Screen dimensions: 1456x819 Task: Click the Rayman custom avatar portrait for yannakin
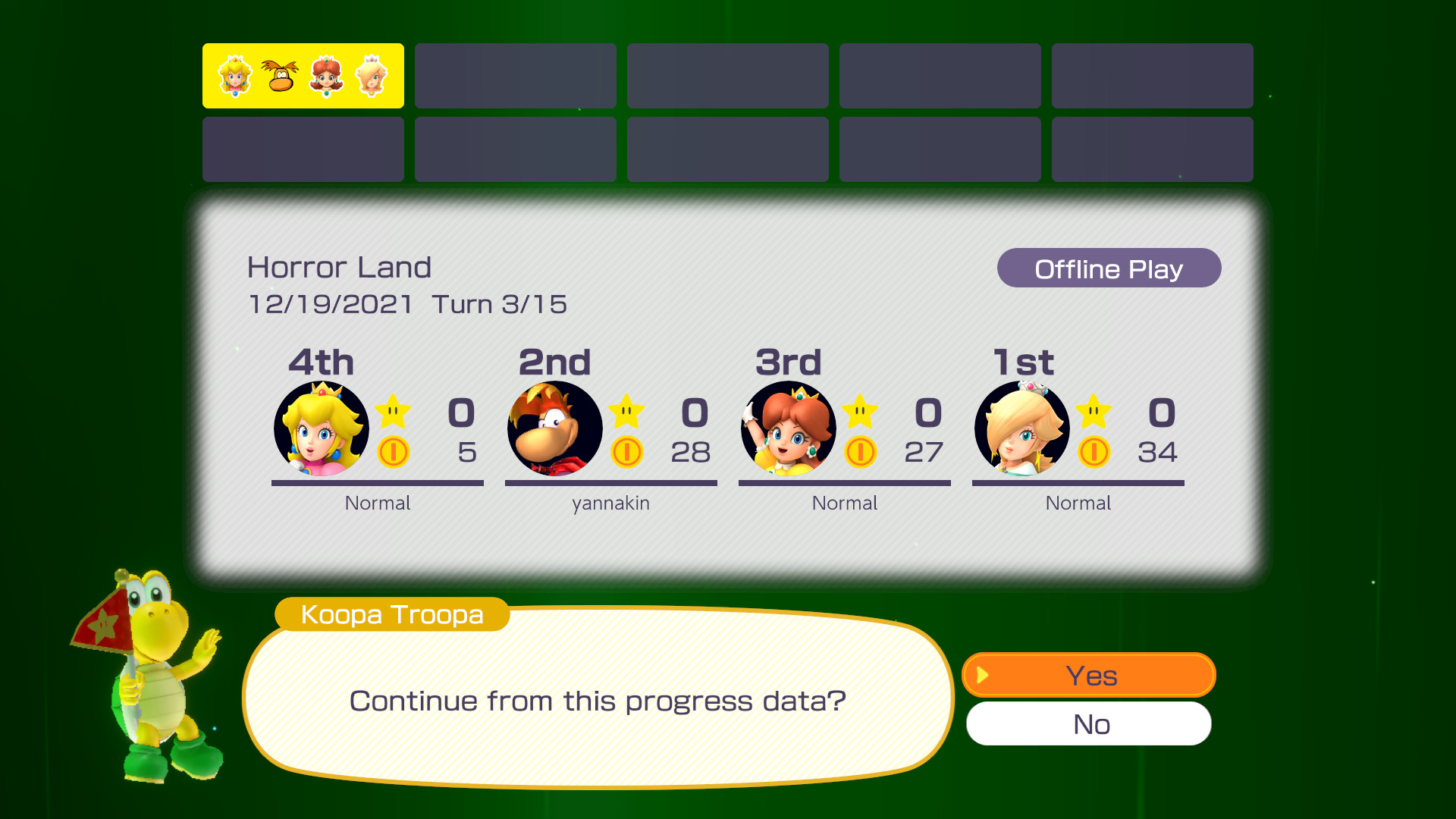point(554,428)
